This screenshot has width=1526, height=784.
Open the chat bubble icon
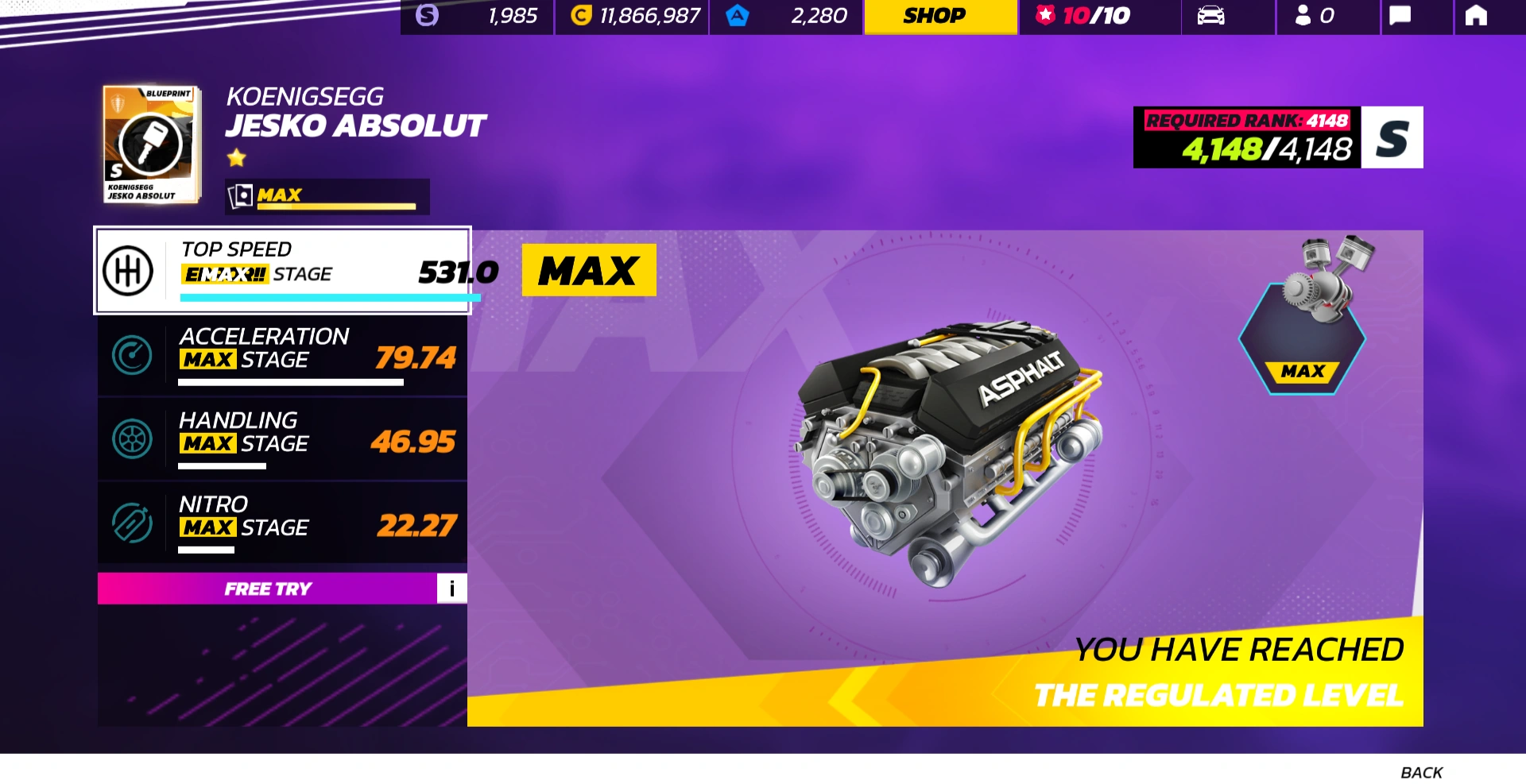(x=1400, y=16)
